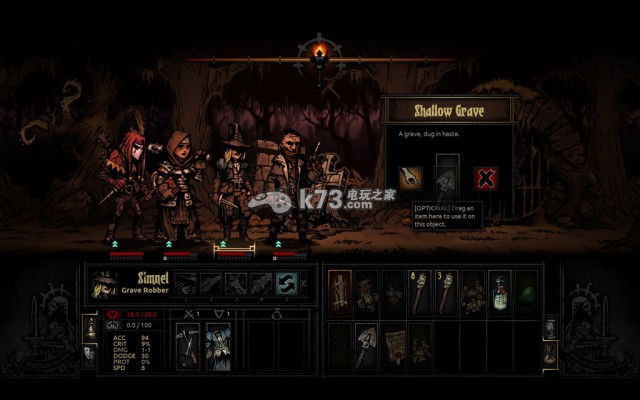Activate the swap position skill icon

(287, 284)
